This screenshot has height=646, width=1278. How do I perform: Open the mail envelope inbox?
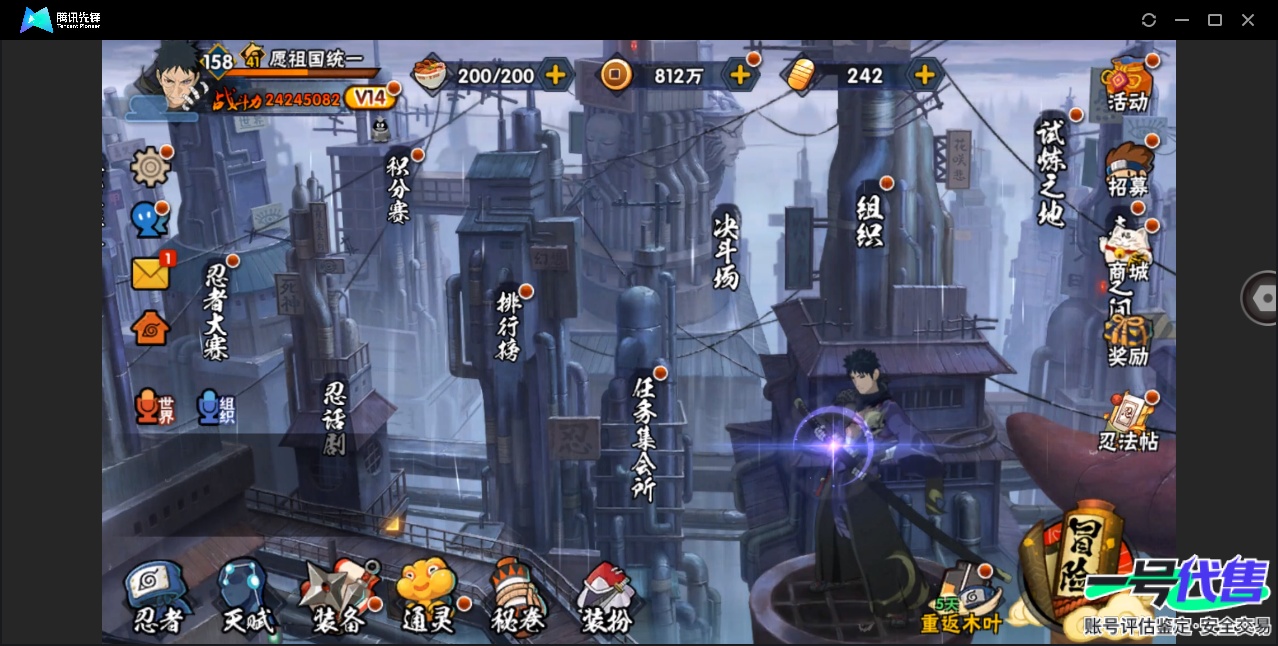150,273
